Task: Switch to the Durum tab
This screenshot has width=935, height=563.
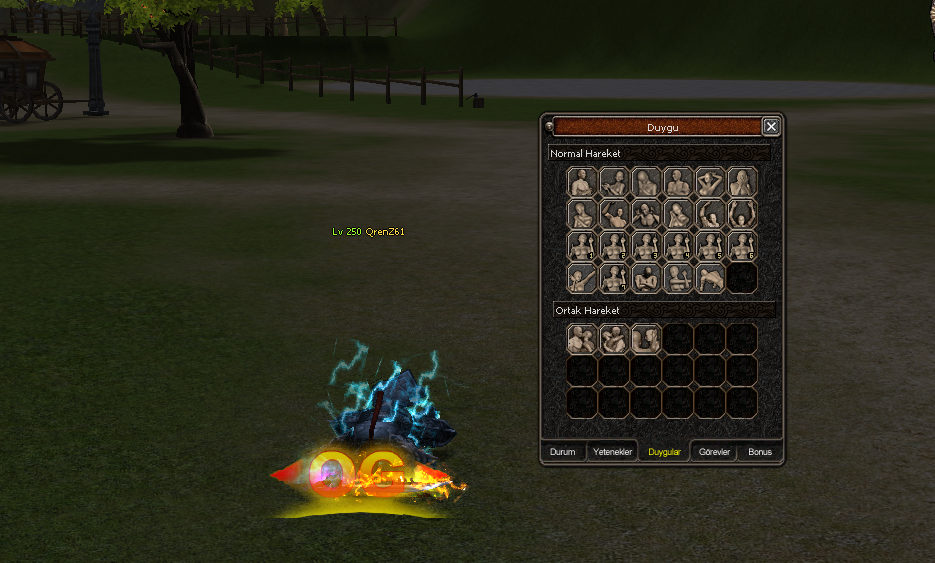Action: pyautogui.click(x=563, y=452)
